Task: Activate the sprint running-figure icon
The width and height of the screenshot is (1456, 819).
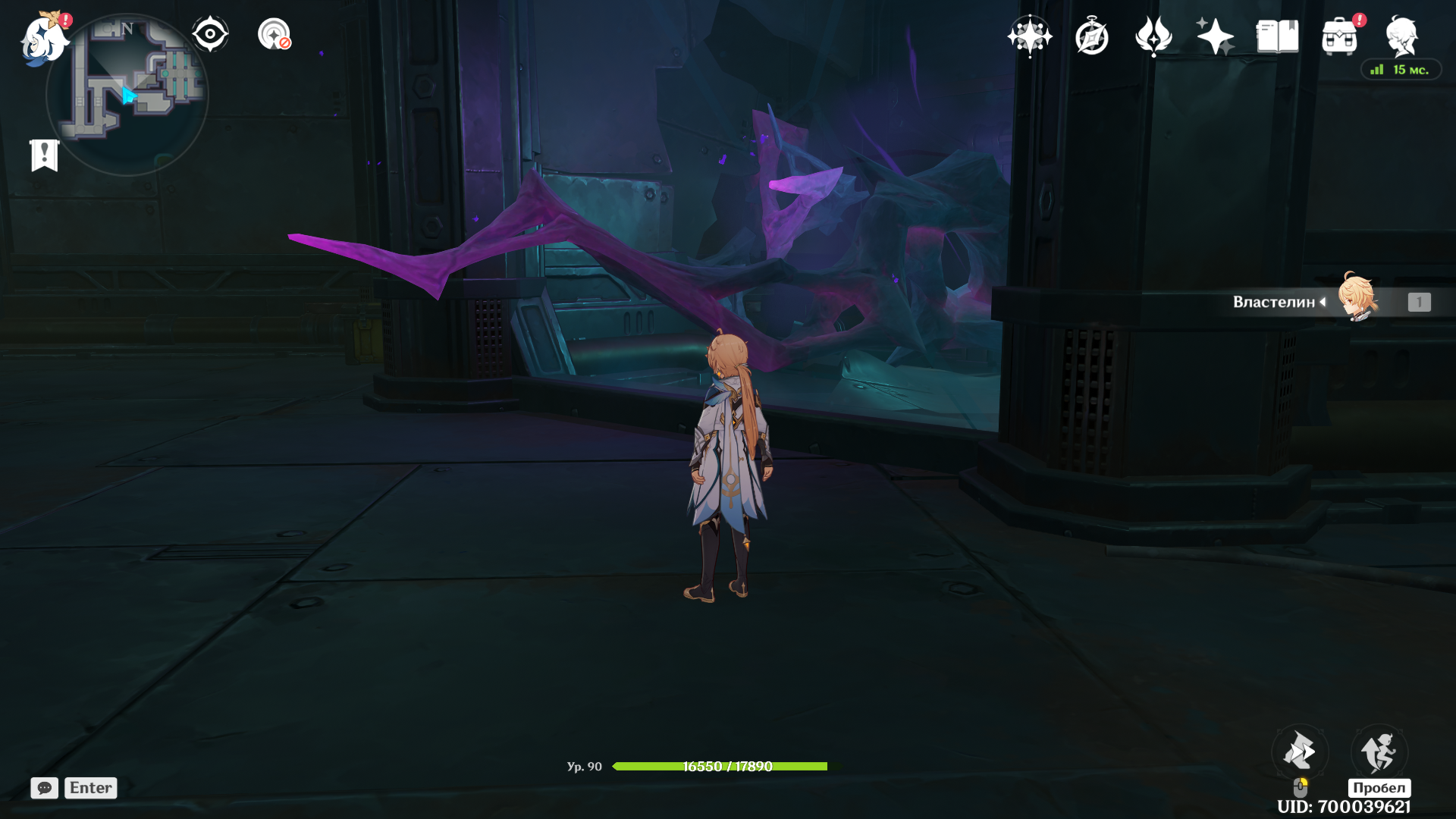Action: tap(1379, 752)
